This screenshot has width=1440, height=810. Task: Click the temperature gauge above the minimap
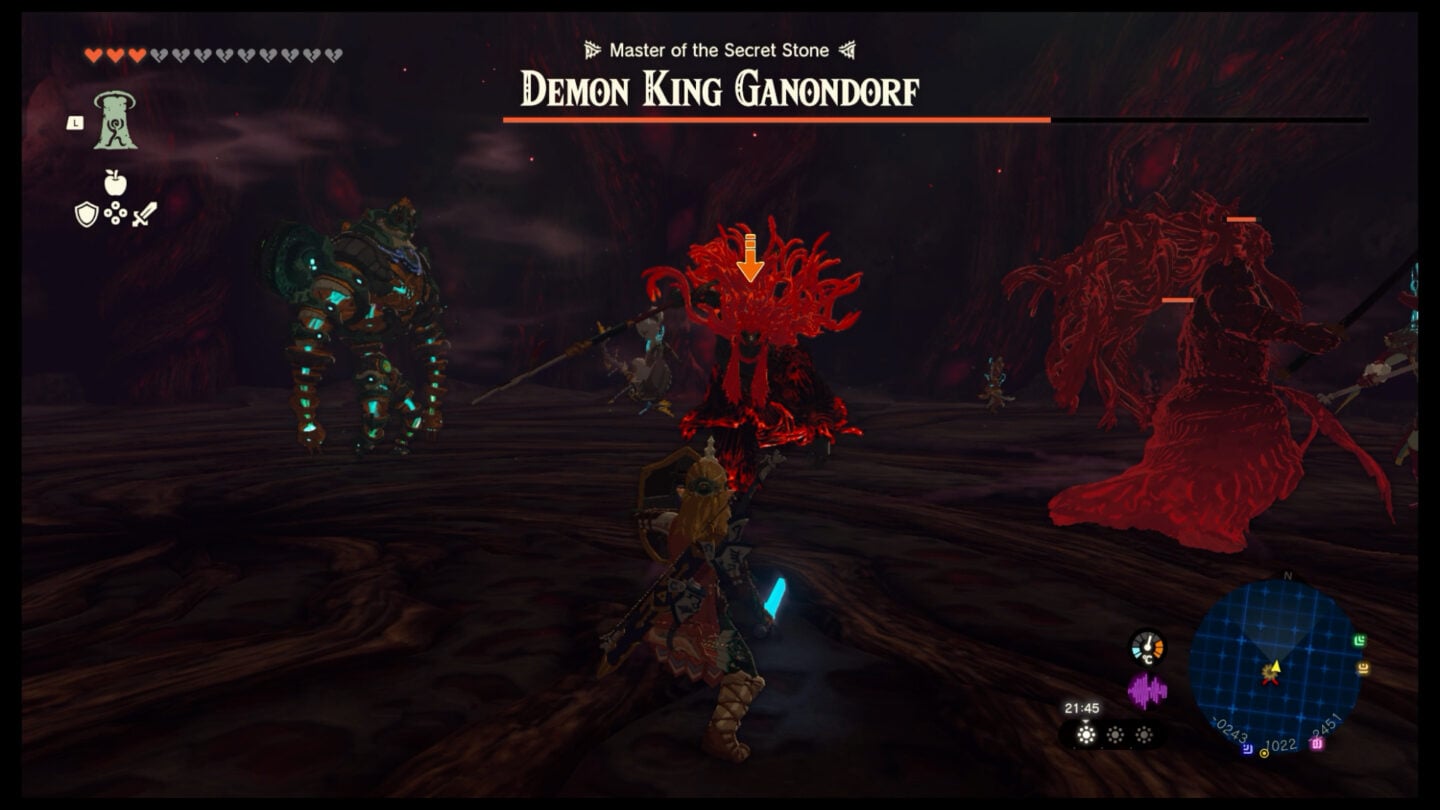pyautogui.click(x=1149, y=647)
